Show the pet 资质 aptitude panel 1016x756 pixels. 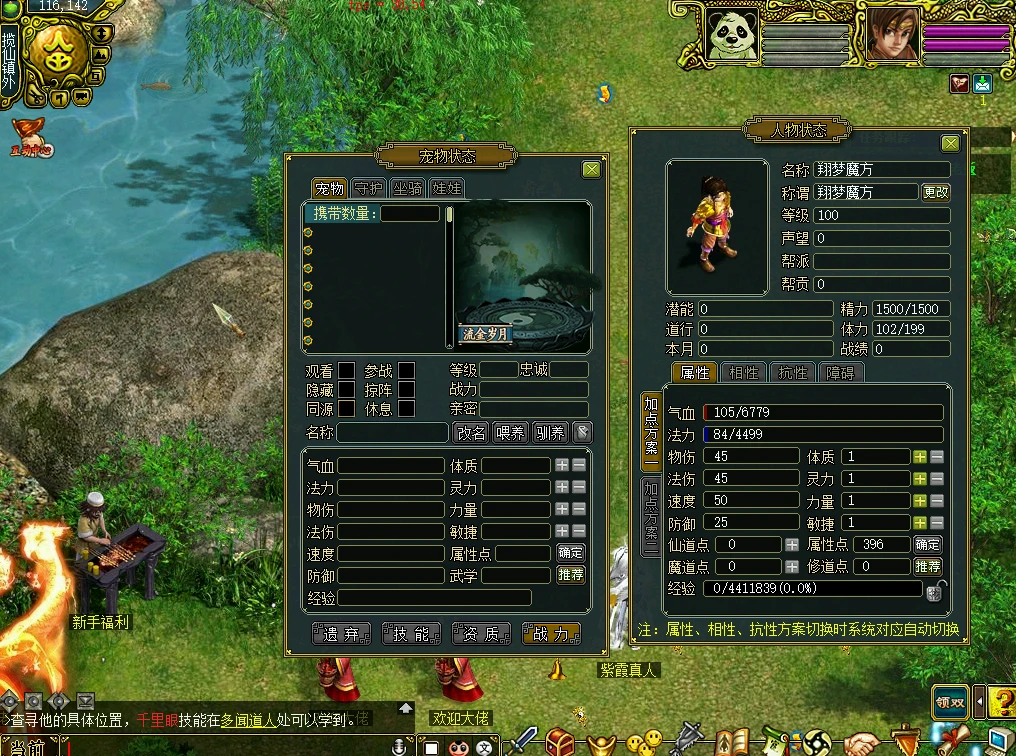coord(481,634)
